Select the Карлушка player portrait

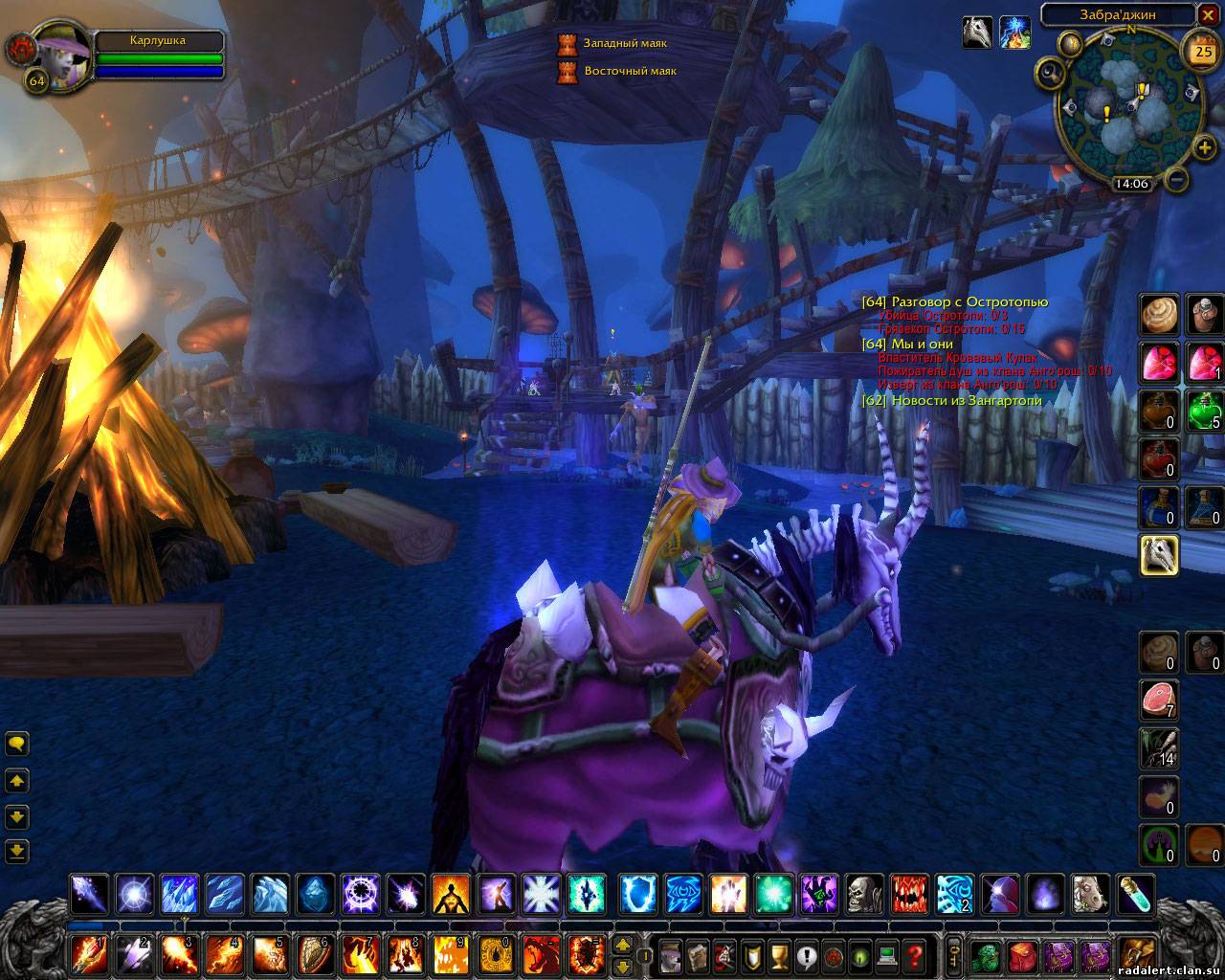click(61, 59)
